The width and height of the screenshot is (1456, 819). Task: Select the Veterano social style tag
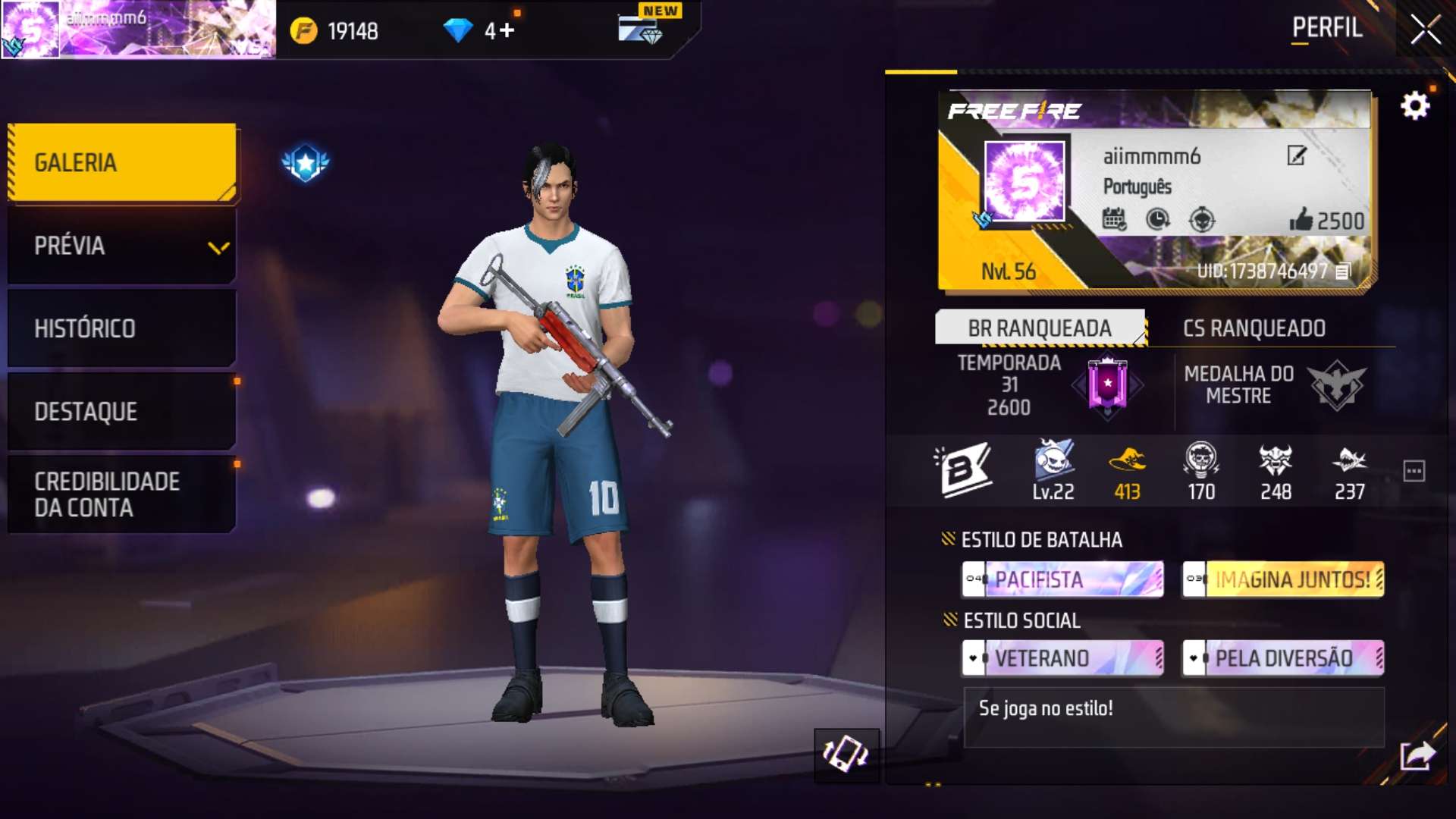tap(1062, 658)
